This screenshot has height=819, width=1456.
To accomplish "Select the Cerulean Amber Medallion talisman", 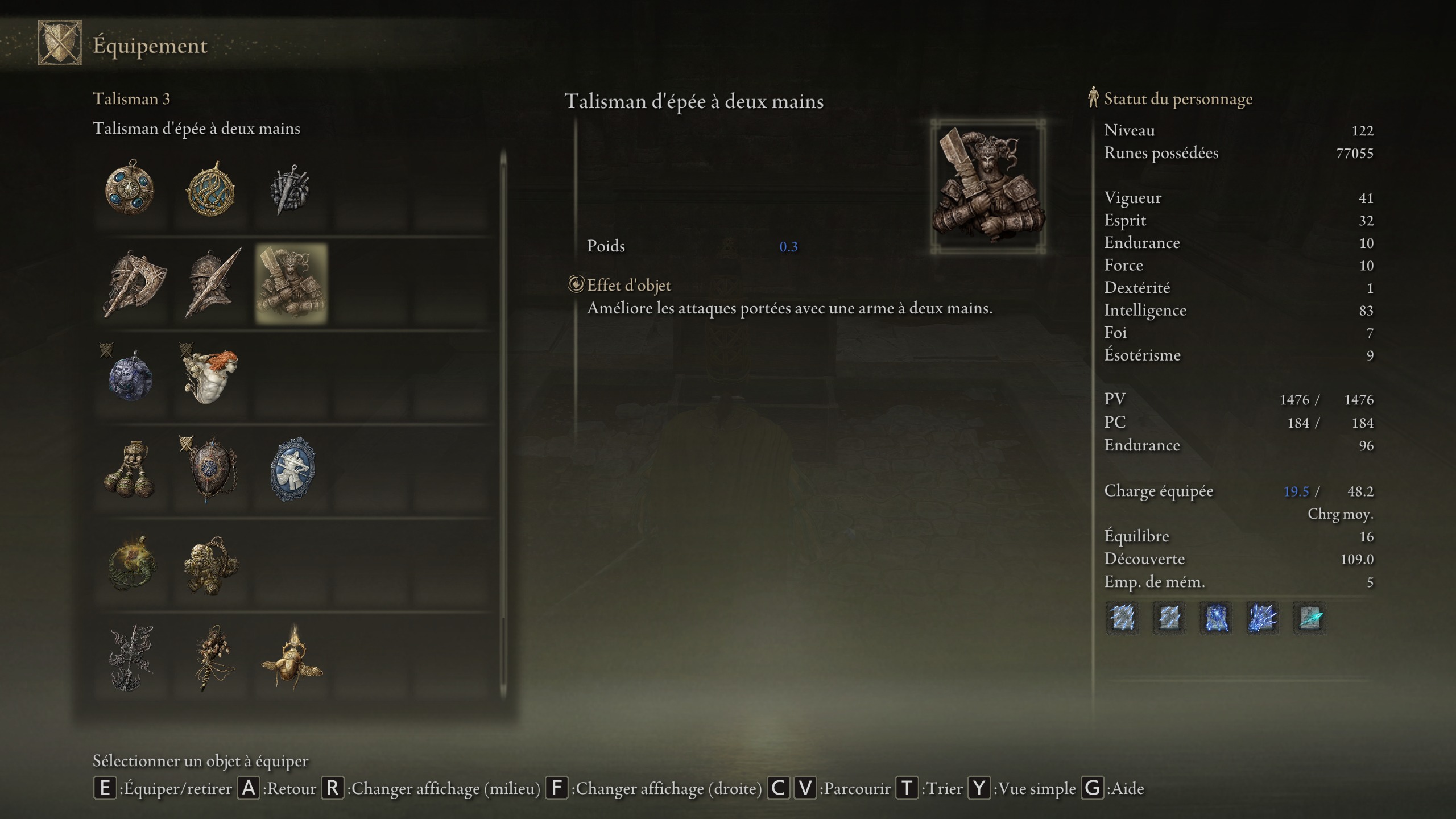I will pos(132,190).
